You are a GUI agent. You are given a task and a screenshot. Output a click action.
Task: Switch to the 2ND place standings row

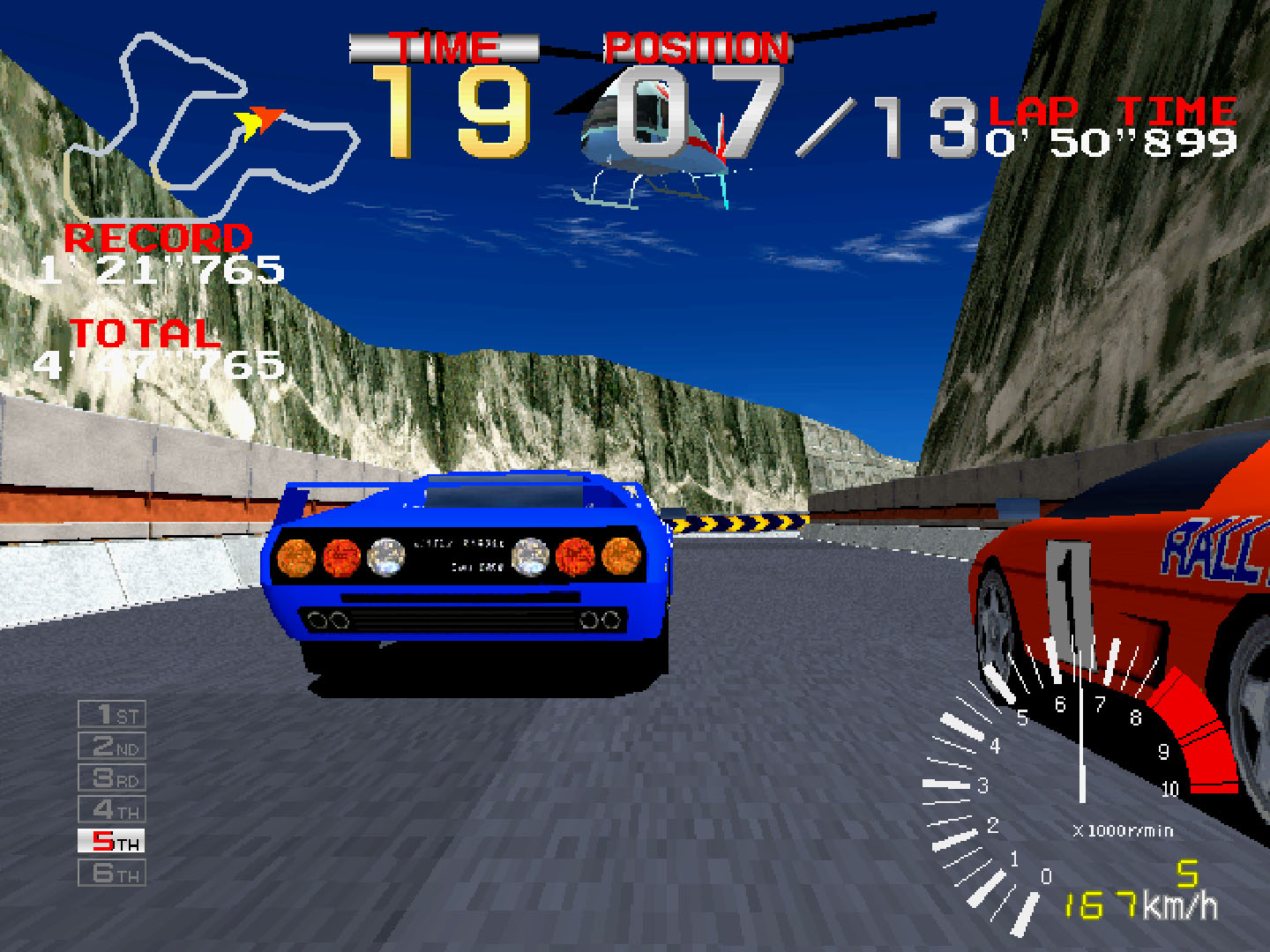113,744
